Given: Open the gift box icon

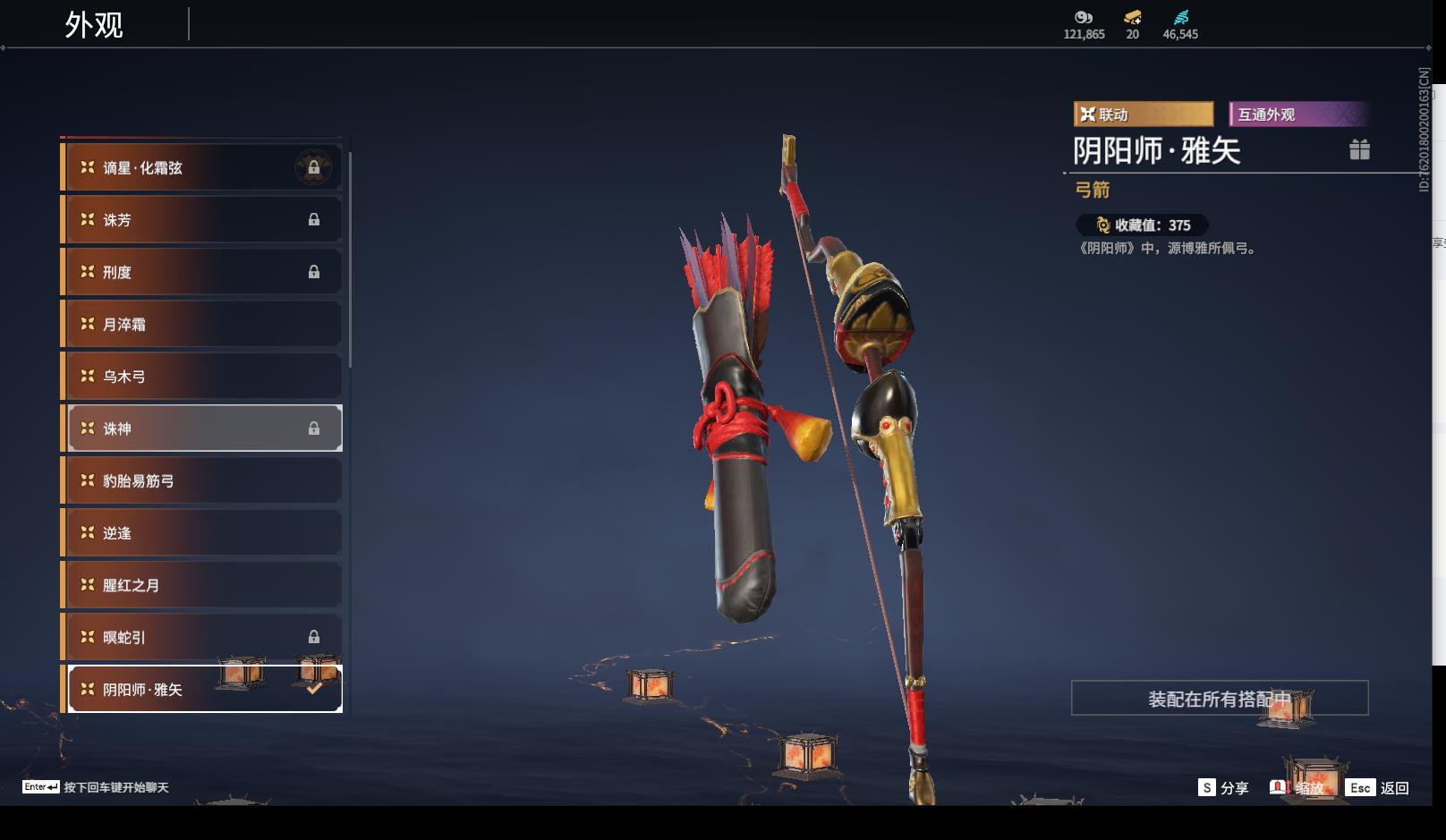Looking at the screenshot, I should pyautogui.click(x=1359, y=149).
